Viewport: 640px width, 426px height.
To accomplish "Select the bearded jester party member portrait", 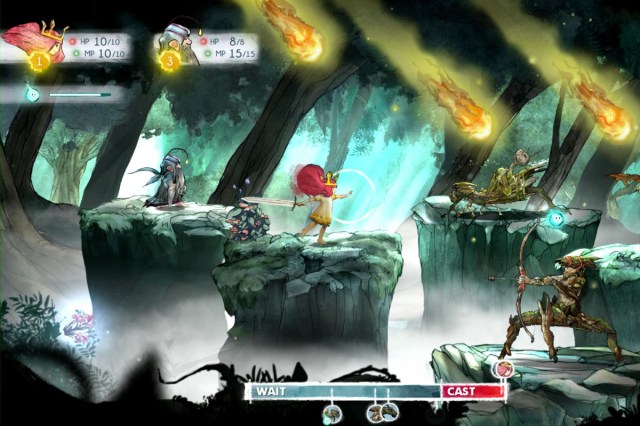I will tap(177, 42).
